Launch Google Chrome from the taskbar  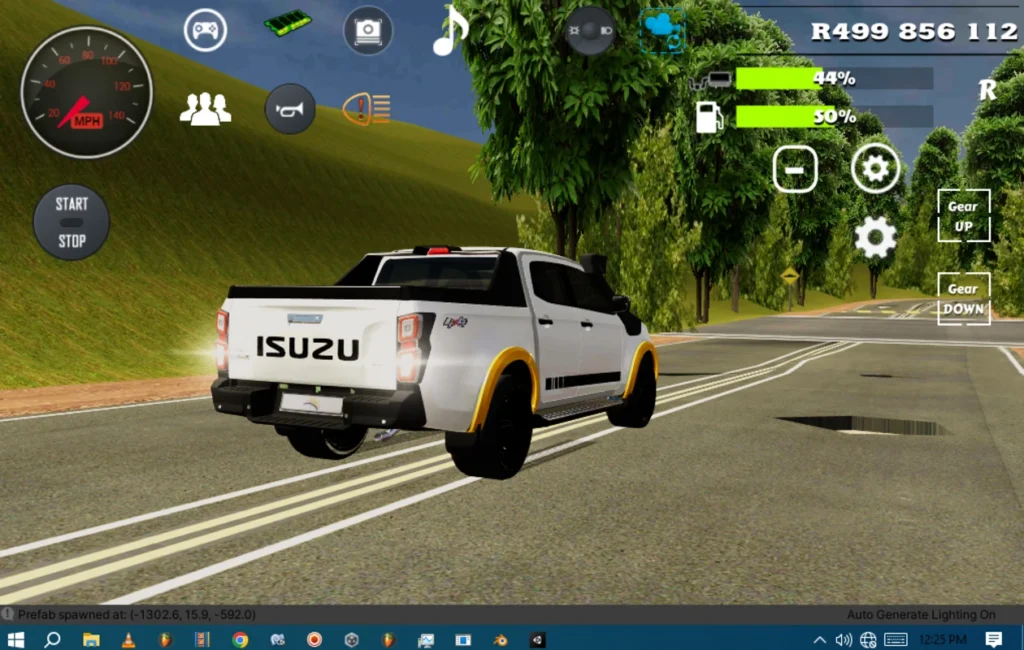(x=240, y=639)
